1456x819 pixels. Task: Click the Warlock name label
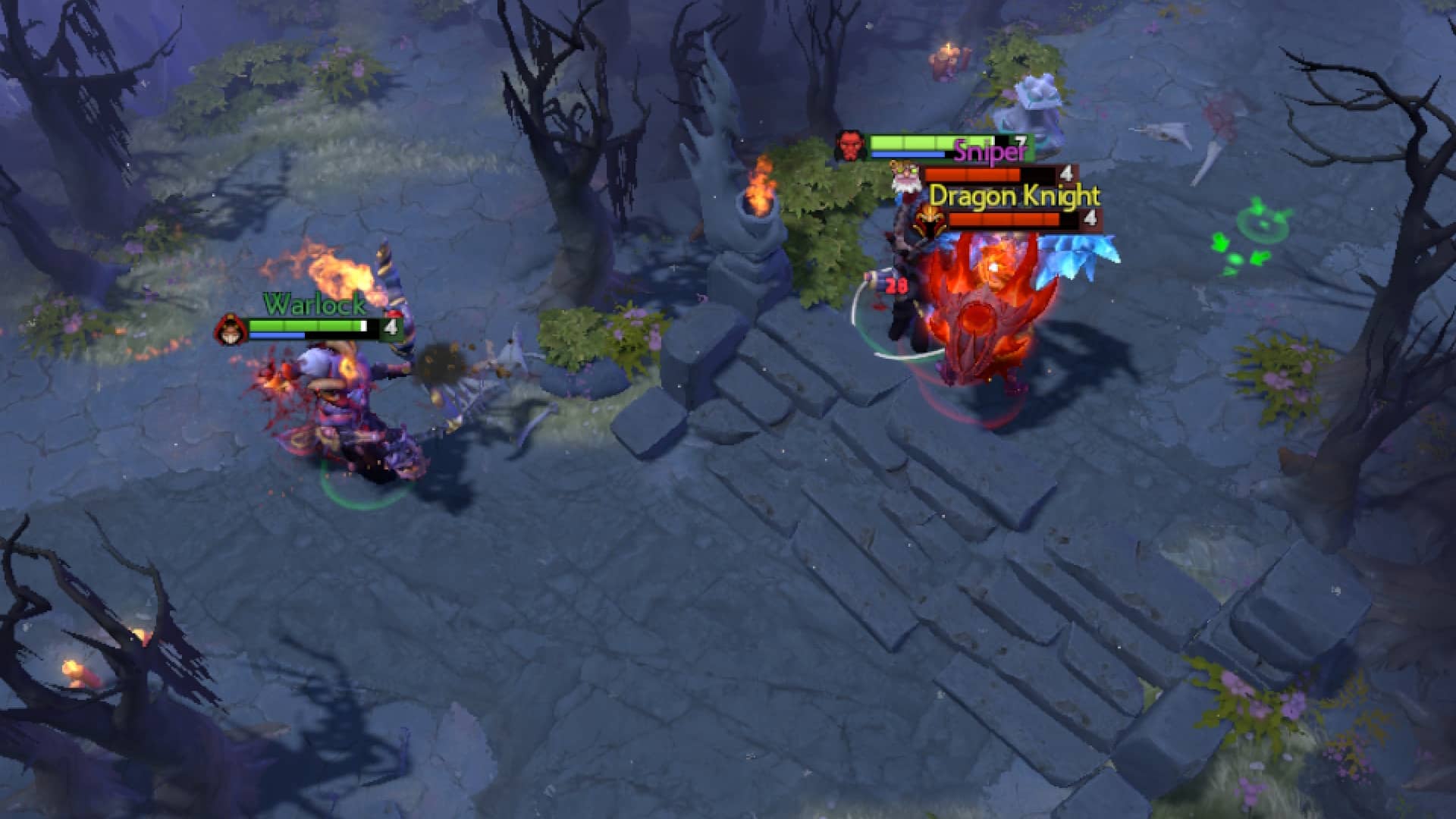pos(313,307)
